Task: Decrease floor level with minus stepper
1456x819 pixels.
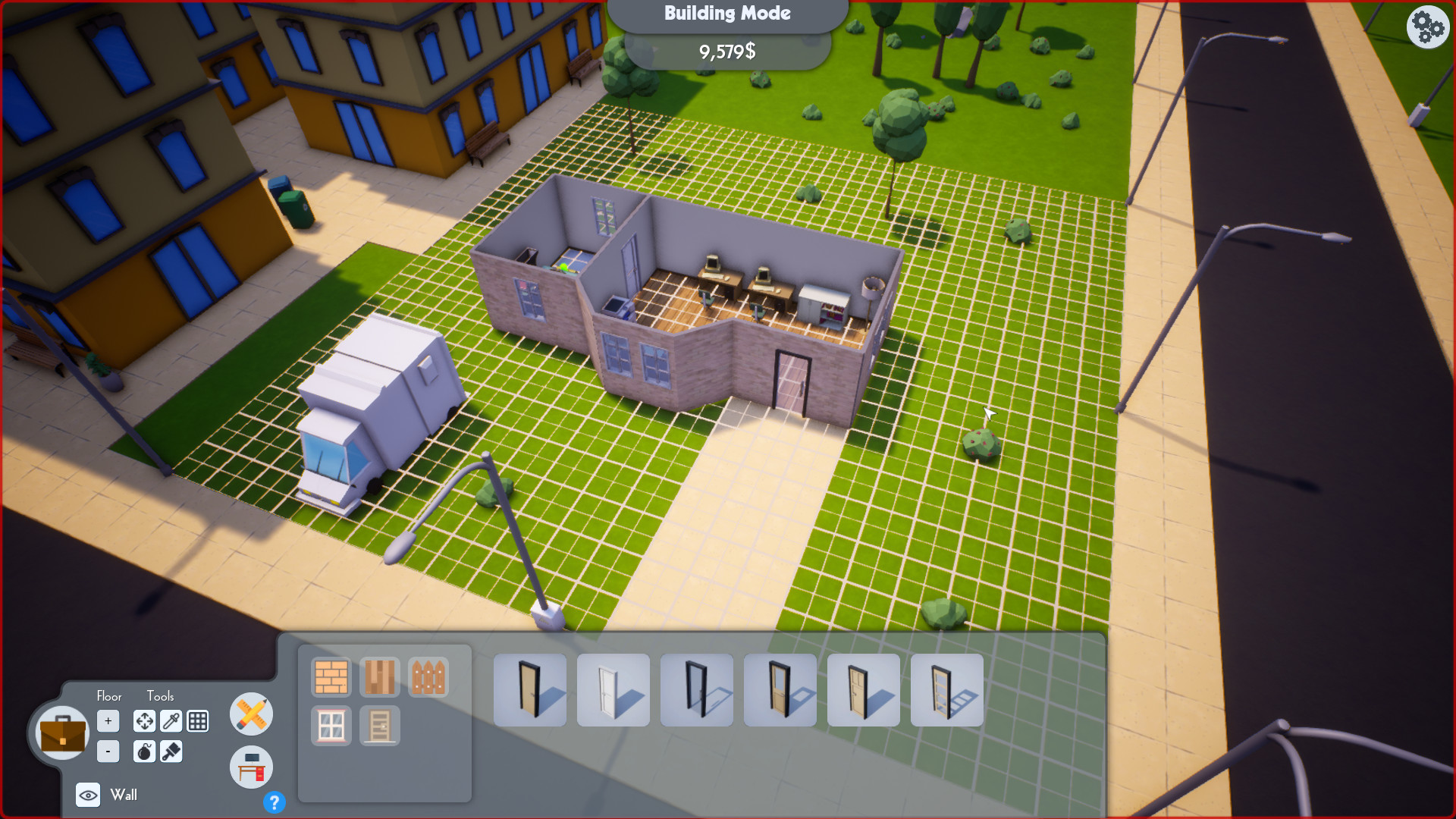Action: pyautogui.click(x=108, y=751)
